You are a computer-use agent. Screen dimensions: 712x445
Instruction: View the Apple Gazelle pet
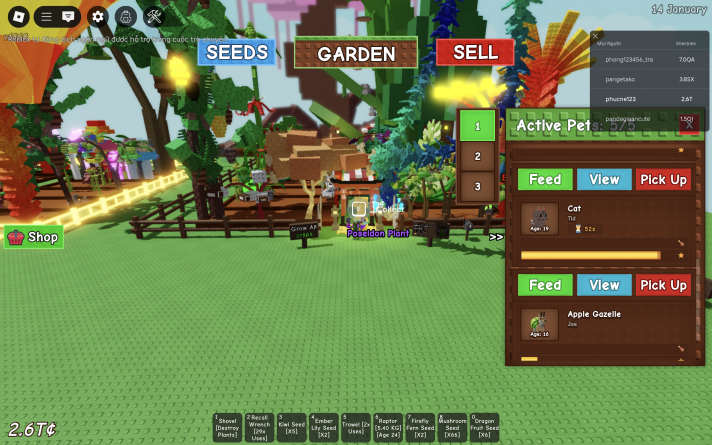coord(604,285)
